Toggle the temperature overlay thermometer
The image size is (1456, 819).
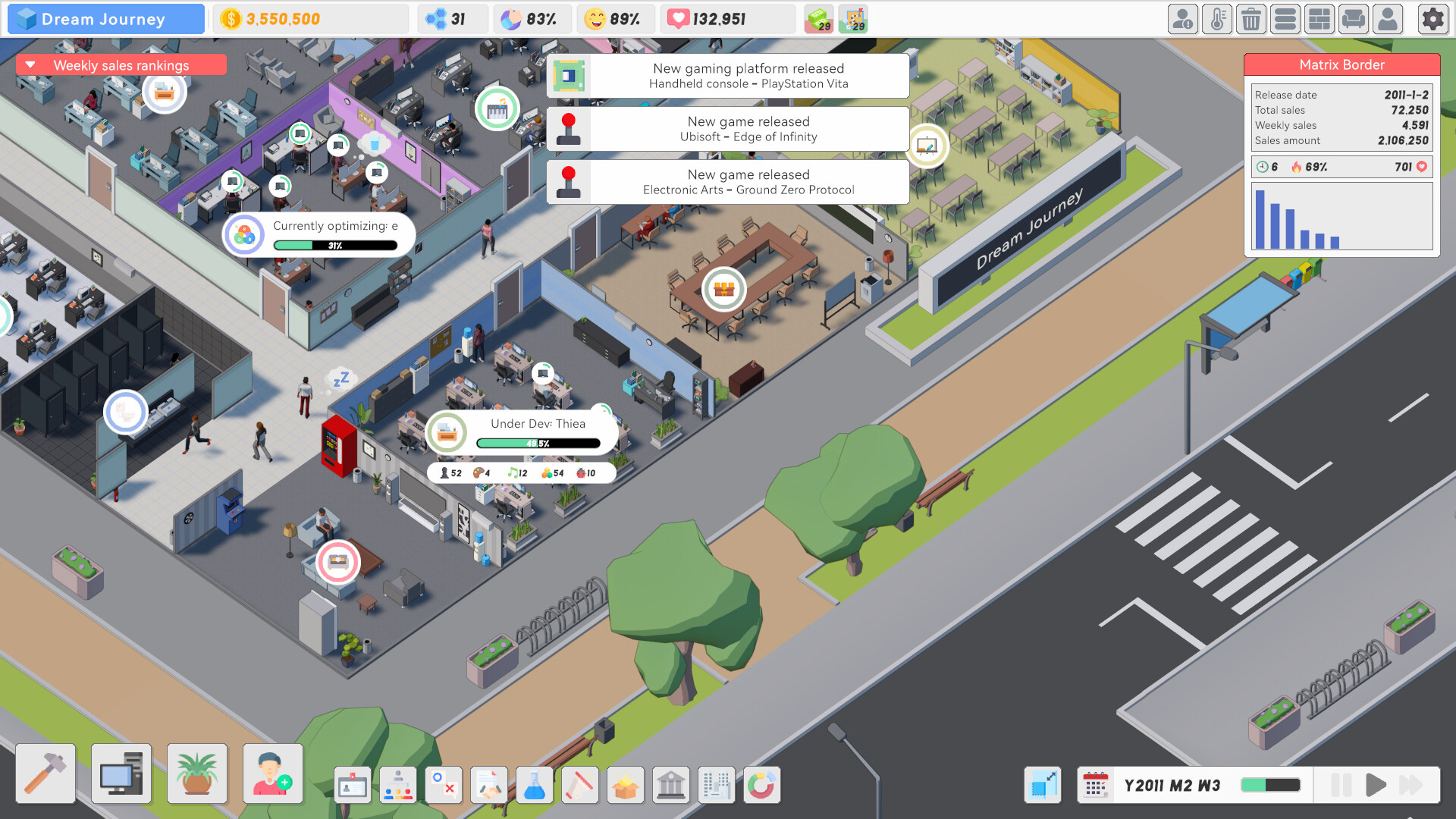click(x=1217, y=19)
